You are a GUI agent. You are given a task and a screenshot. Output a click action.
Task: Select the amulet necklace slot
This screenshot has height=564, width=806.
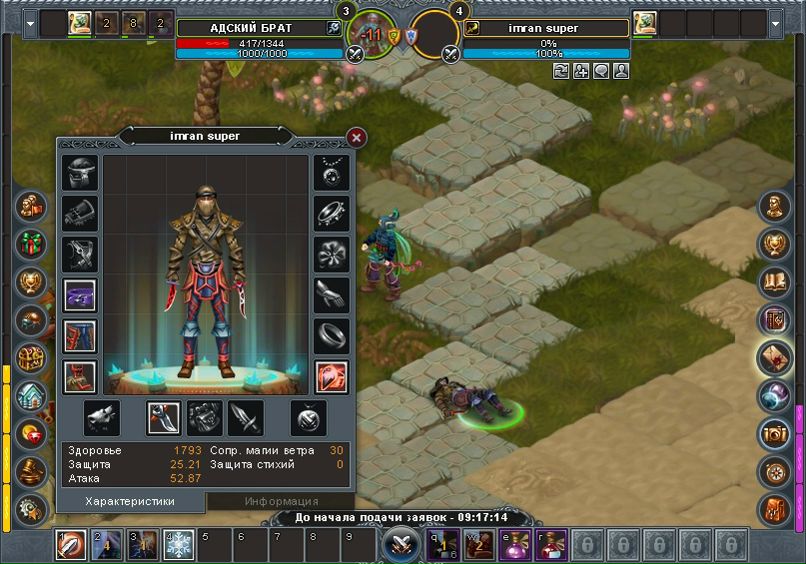click(x=331, y=172)
